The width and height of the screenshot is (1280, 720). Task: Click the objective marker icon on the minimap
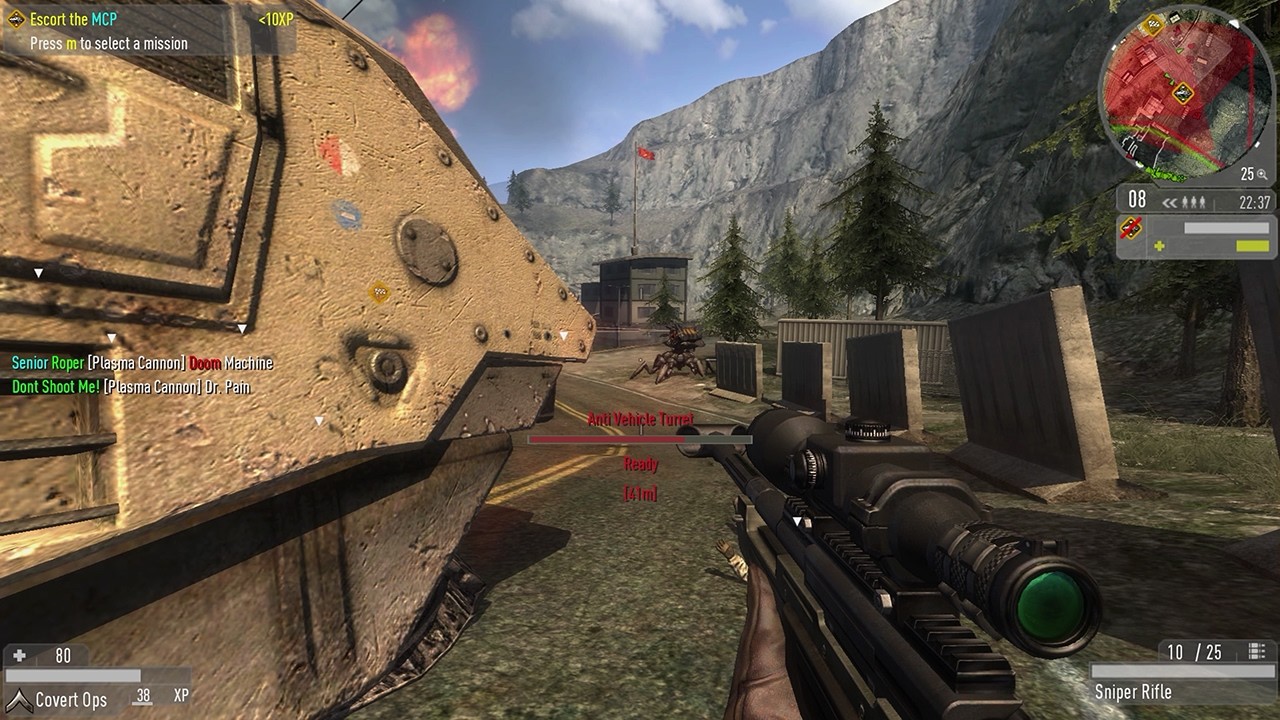click(1181, 93)
